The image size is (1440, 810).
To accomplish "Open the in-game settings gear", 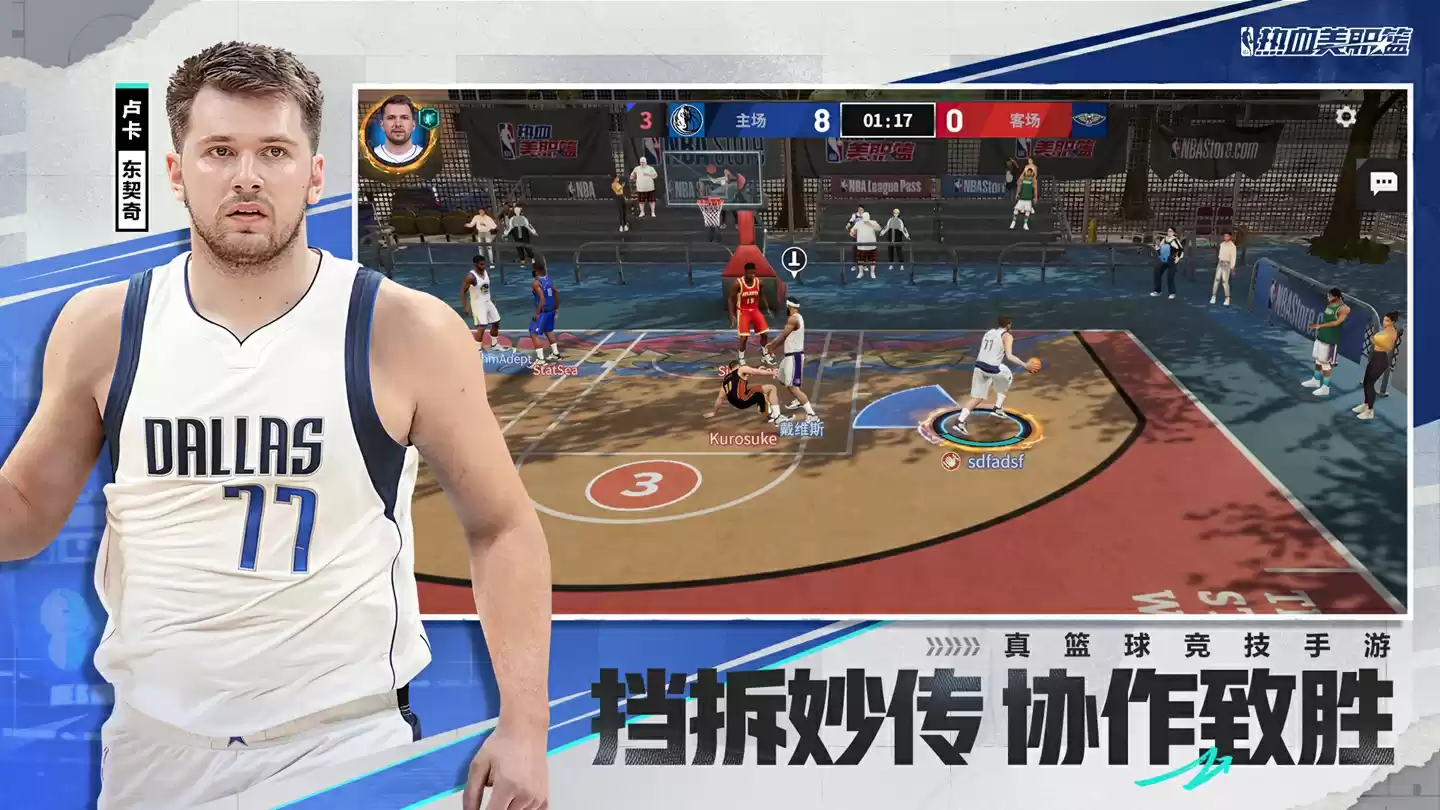I will pyautogui.click(x=1348, y=118).
